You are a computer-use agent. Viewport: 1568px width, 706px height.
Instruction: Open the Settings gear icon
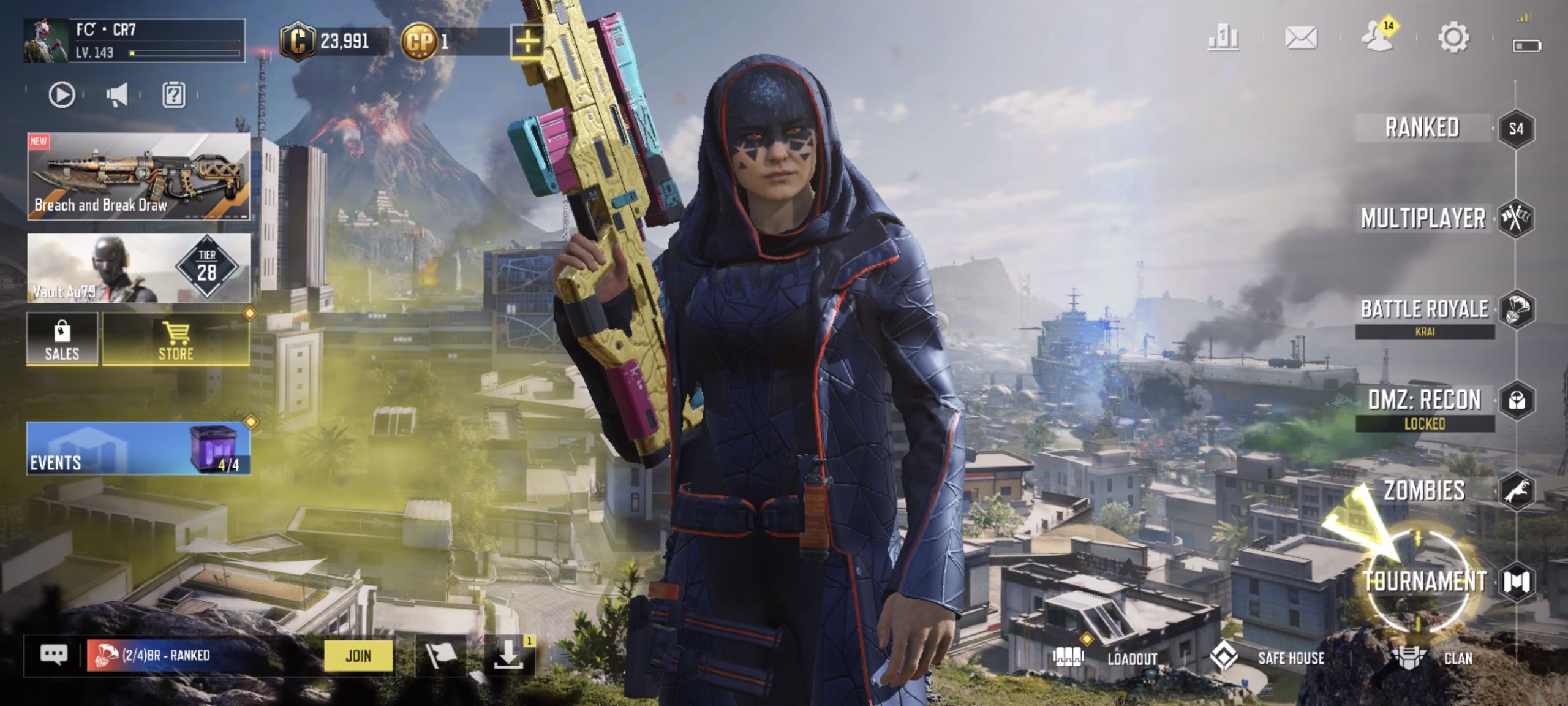click(x=1453, y=38)
